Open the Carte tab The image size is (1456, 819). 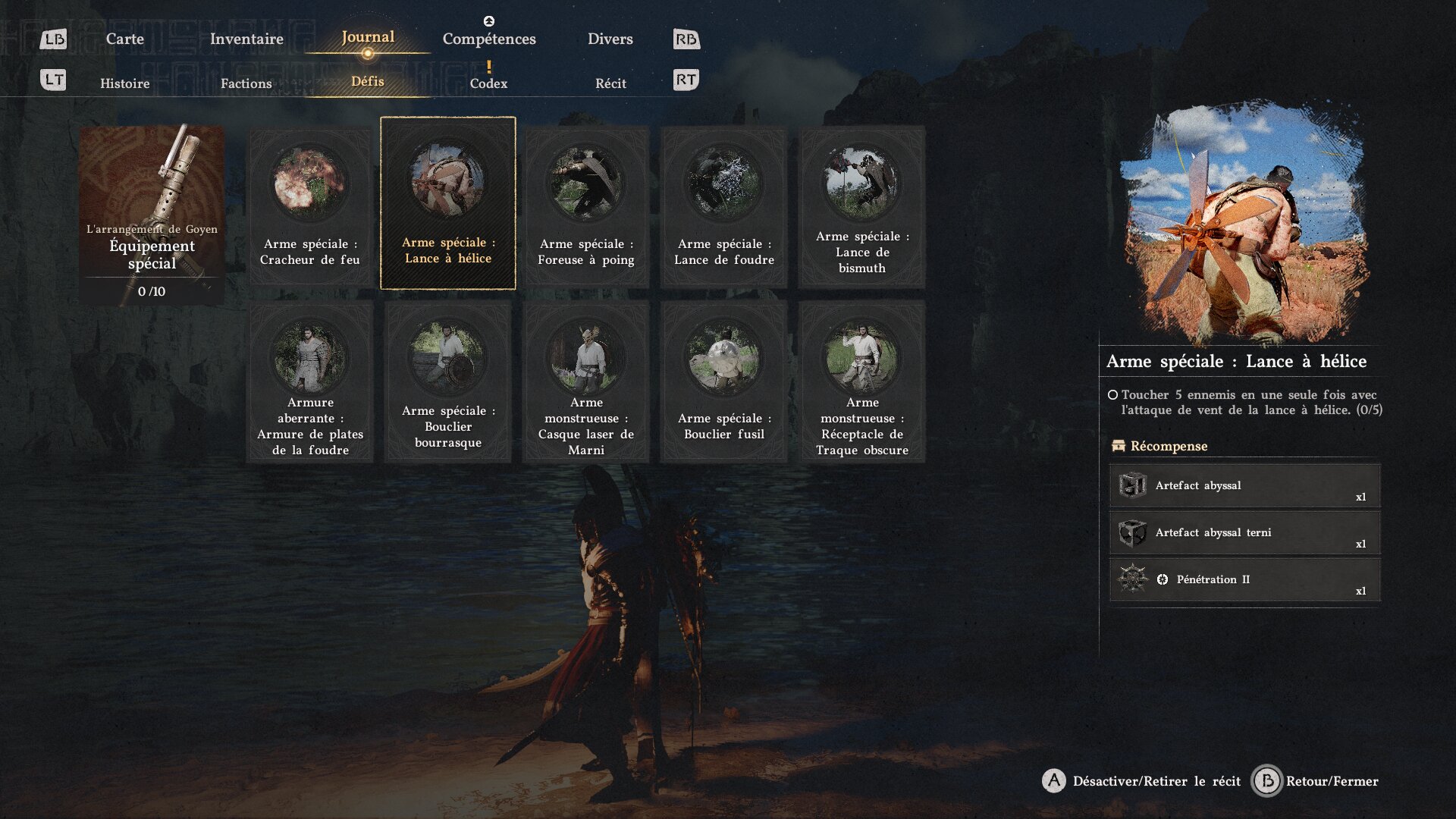point(124,39)
